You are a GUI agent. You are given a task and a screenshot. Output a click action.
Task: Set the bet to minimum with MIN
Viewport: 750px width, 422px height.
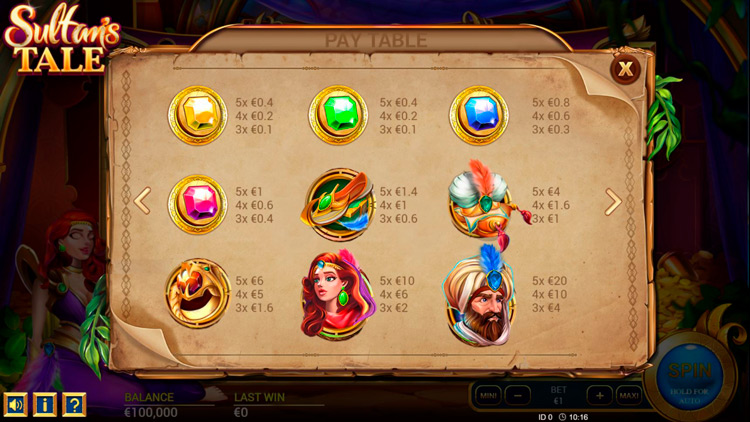click(x=488, y=395)
